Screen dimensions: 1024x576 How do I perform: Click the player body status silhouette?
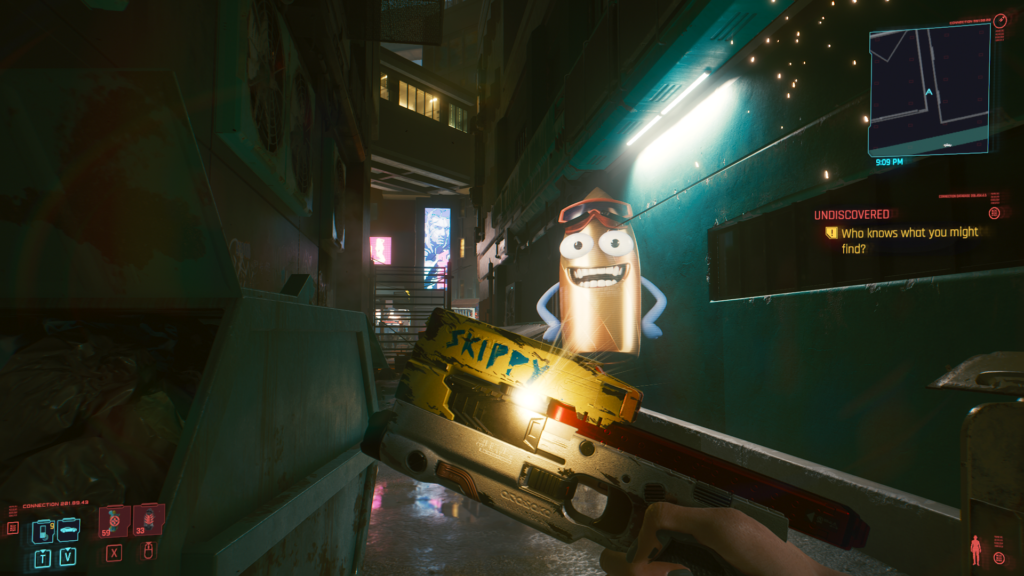click(x=976, y=549)
